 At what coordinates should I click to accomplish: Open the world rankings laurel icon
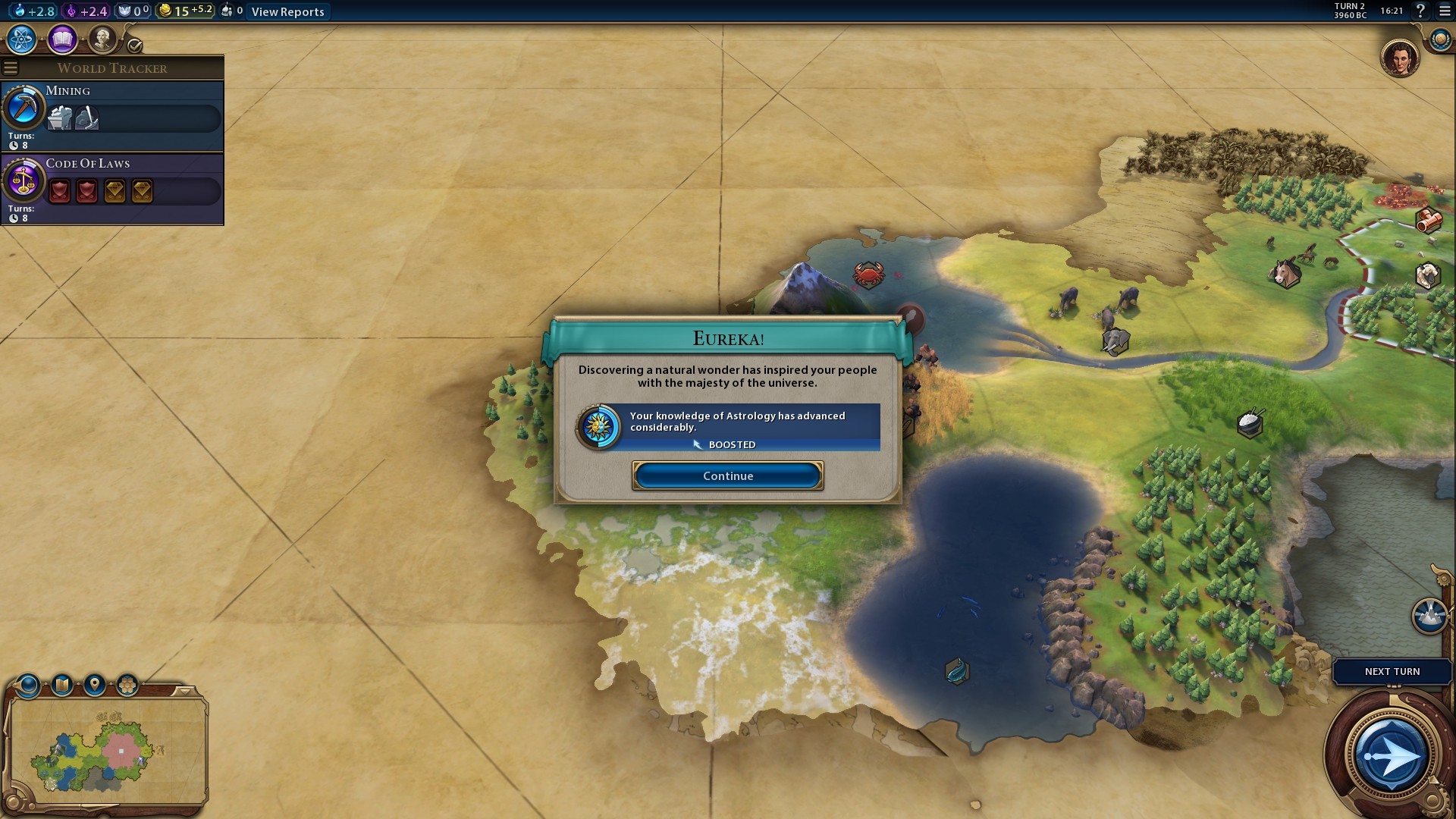pos(1439,39)
